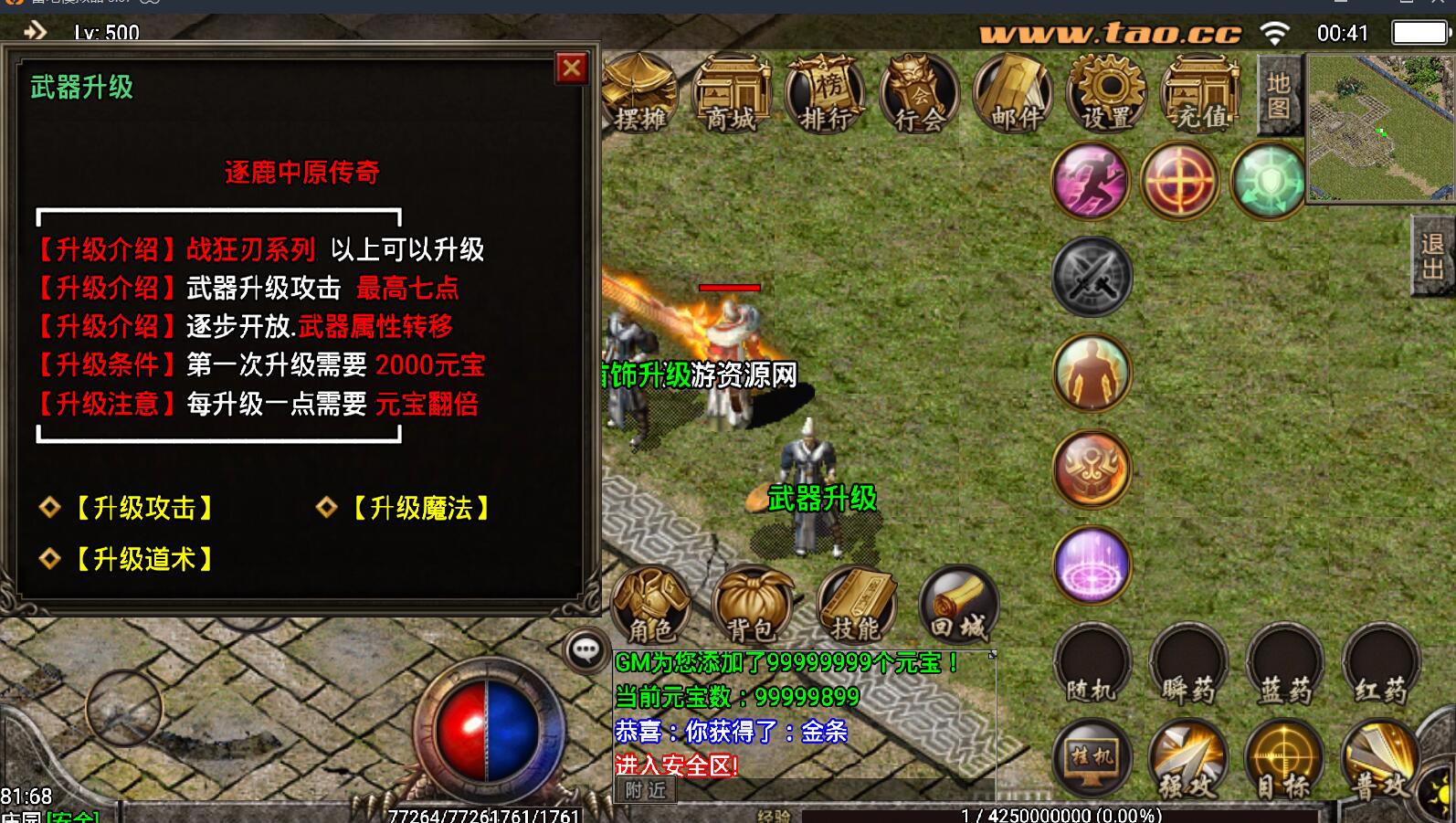Check the 邮件 mail inbox
This screenshot has height=823, width=1456.
pos(1013,94)
